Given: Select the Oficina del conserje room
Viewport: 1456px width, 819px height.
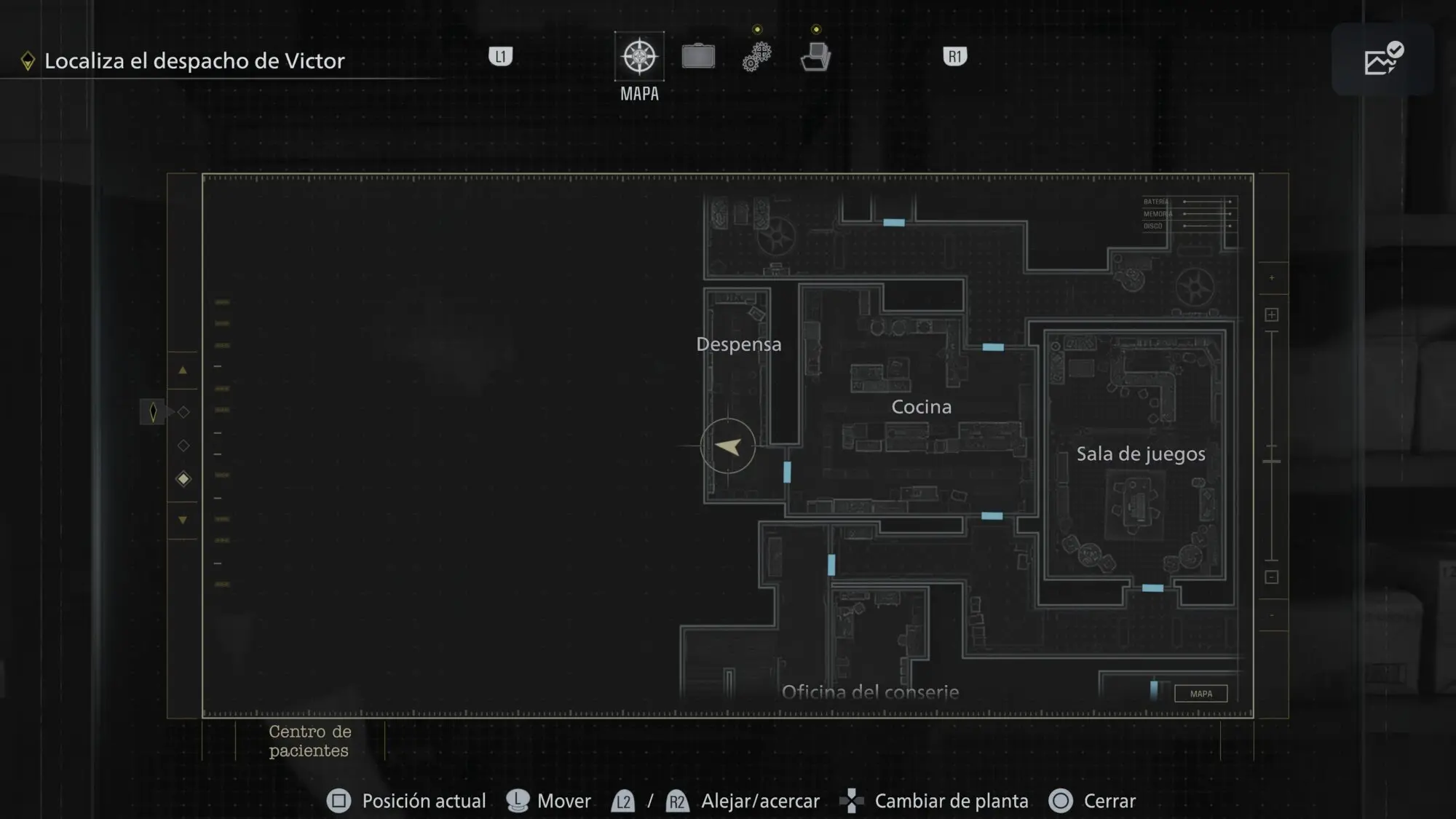Looking at the screenshot, I should pos(870,691).
